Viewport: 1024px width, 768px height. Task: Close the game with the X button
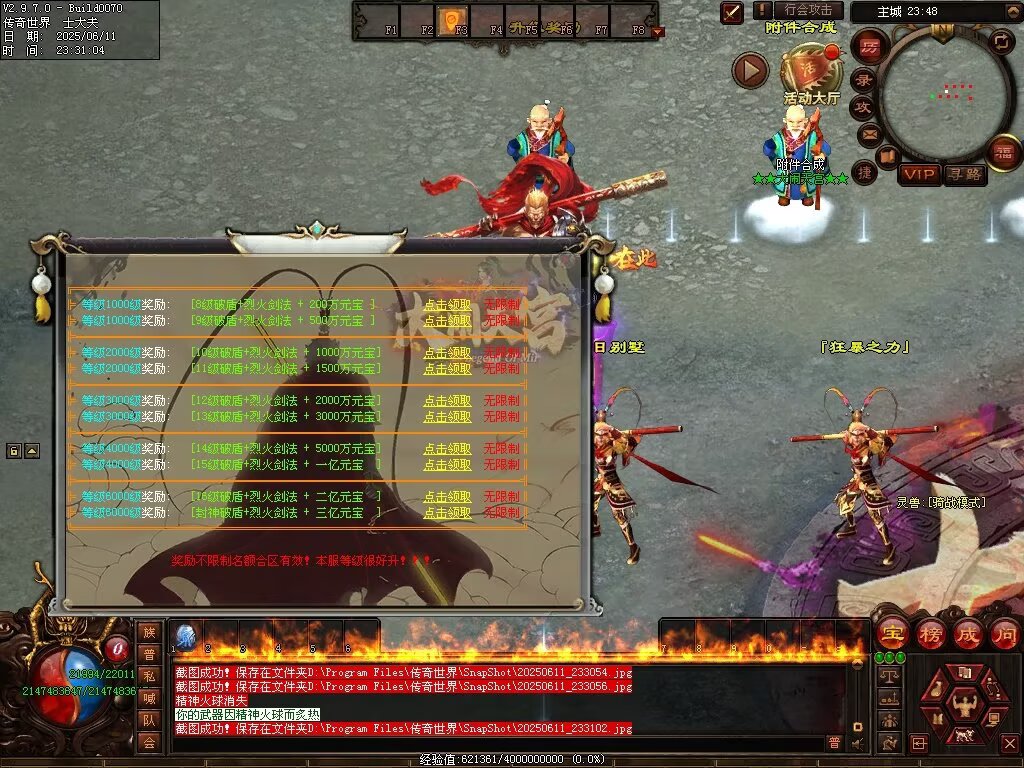click(x=1010, y=743)
